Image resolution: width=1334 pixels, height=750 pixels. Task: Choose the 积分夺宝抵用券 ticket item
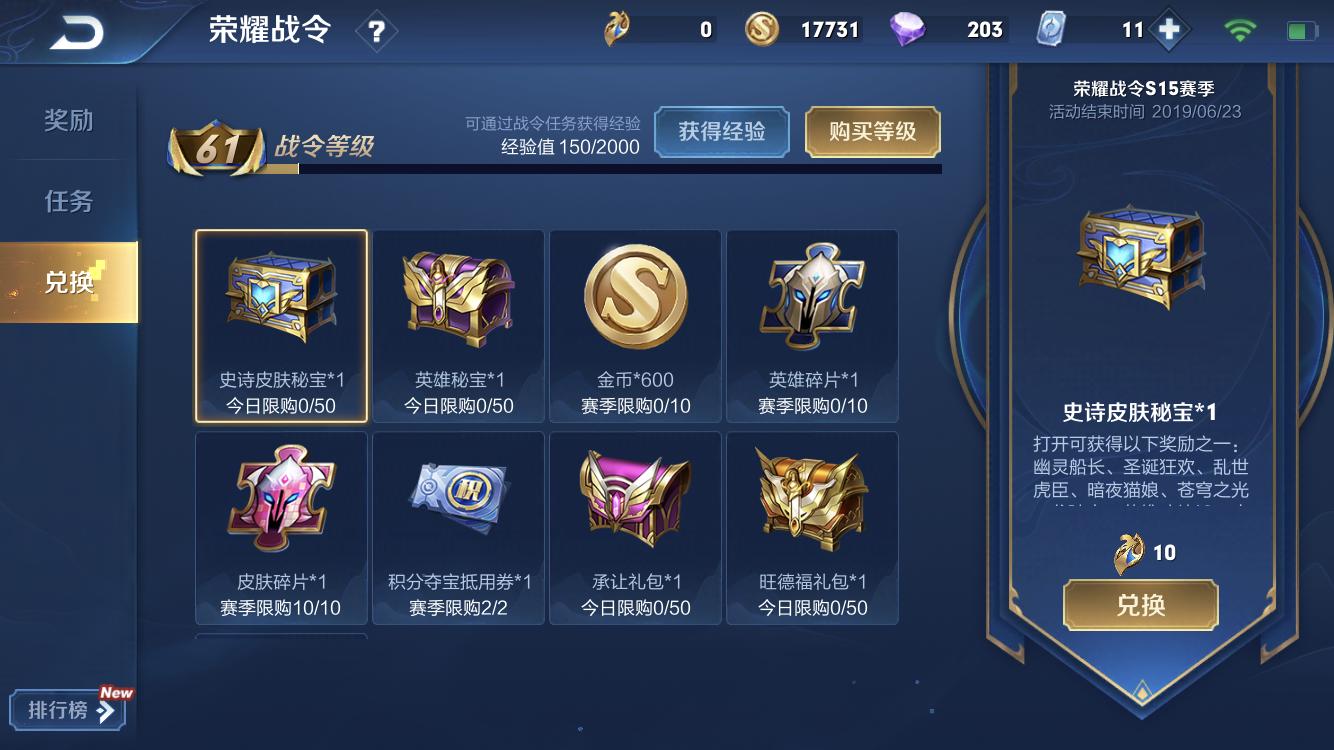click(458, 528)
